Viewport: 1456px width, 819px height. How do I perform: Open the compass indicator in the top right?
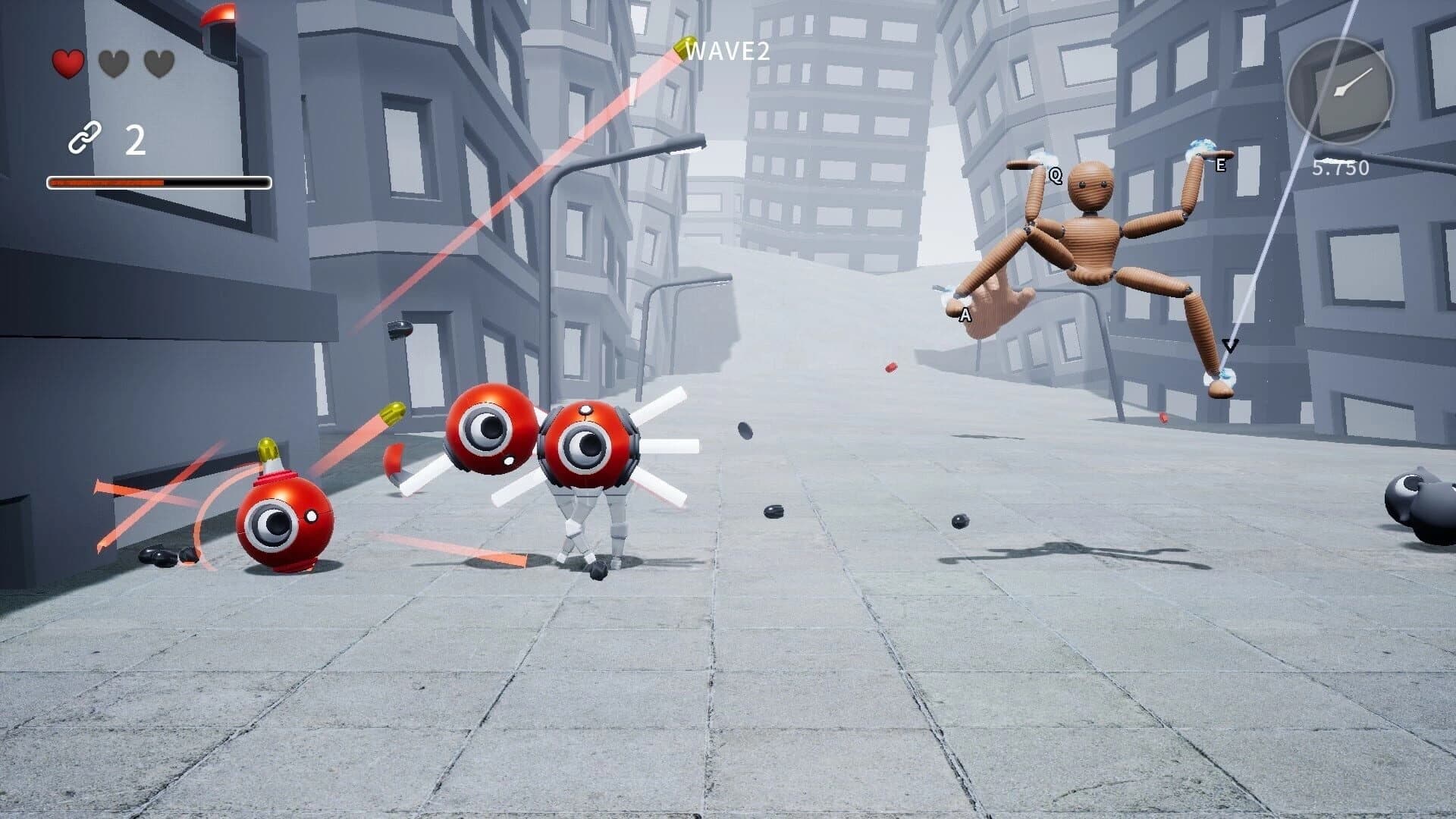tap(1342, 90)
